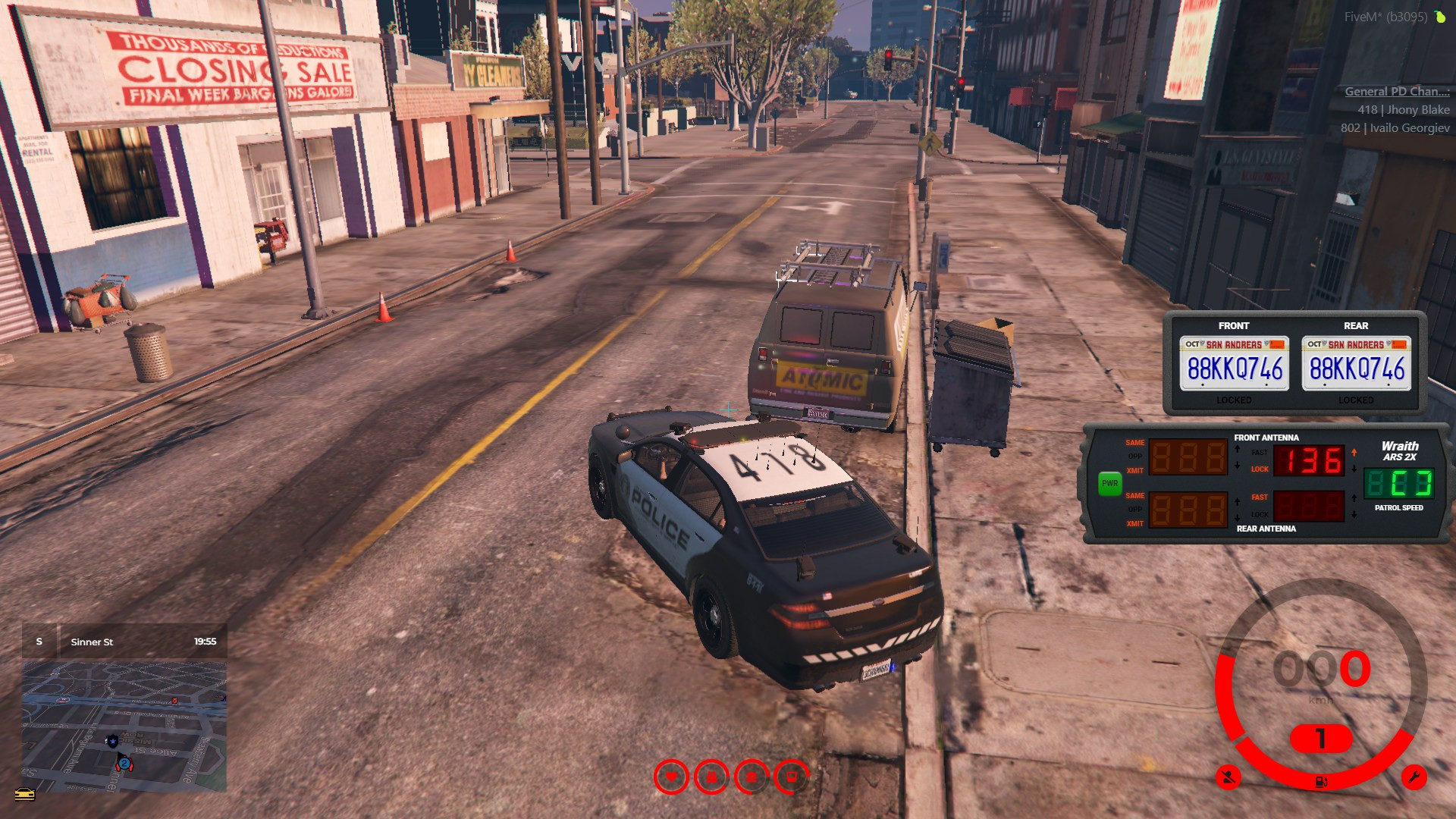Viewport: 1456px width, 819px height.
Task: Toggle the green PWR radar button
Action: click(1109, 483)
